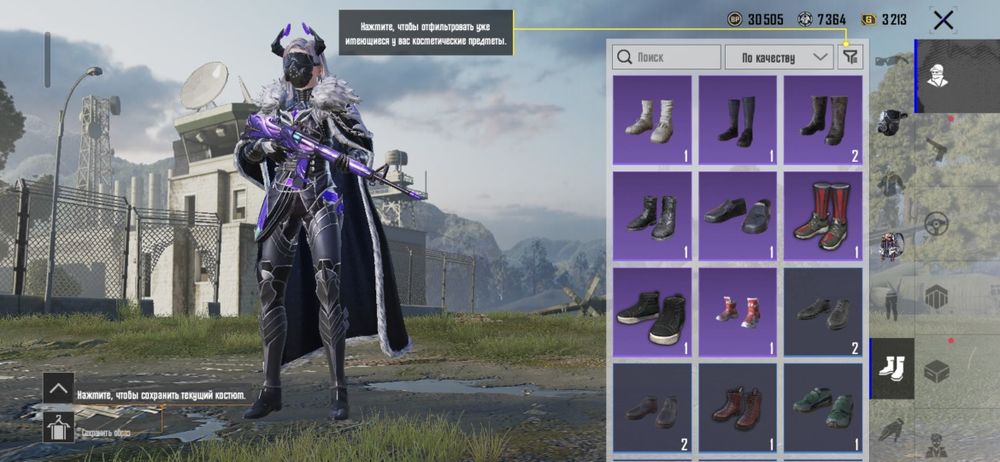Click the Поиск search field
The height and width of the screenshot is (462, 1000).
pos(667,57)
